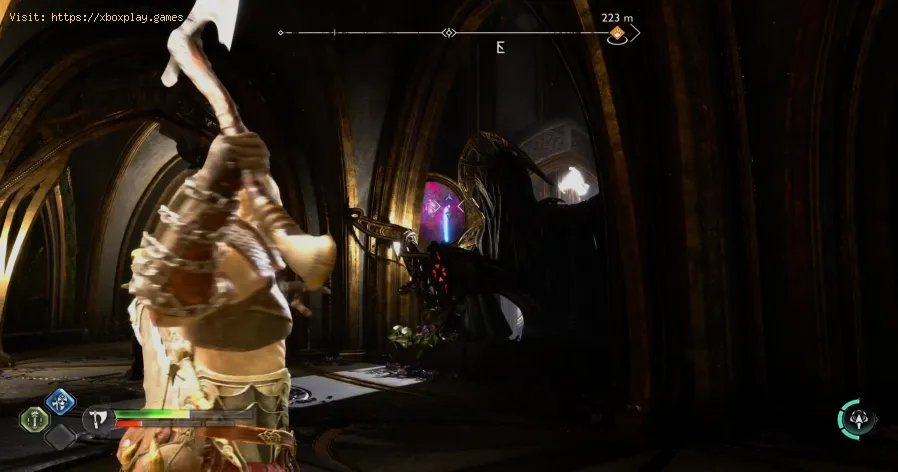Image resolution: width=898 pixels, height=472 pixels.
Task: Click the compass bar's center diamond marker
Action: point(449,33)
